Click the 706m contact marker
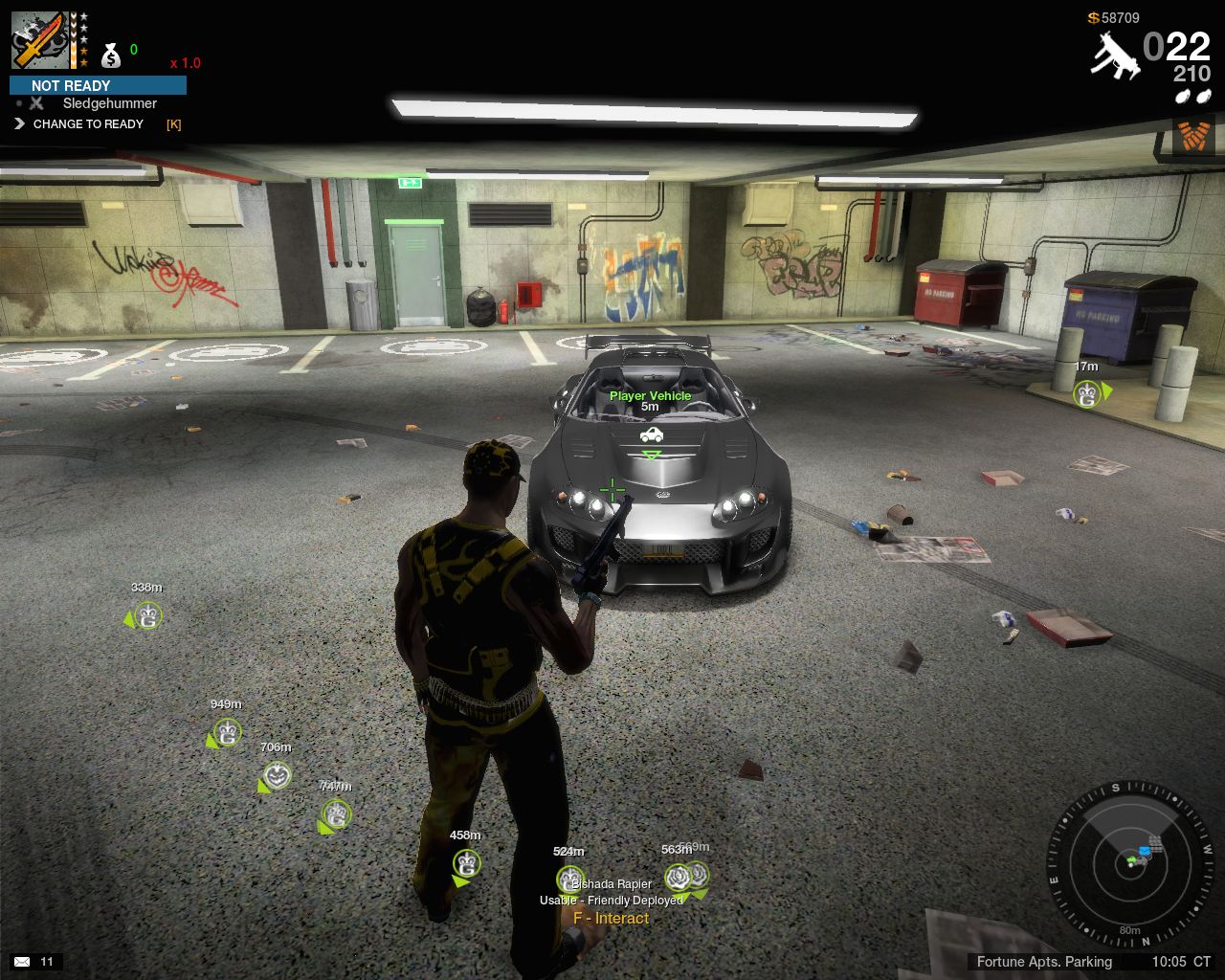Screen dimensions: 1225x980 (x=277, y=775)
